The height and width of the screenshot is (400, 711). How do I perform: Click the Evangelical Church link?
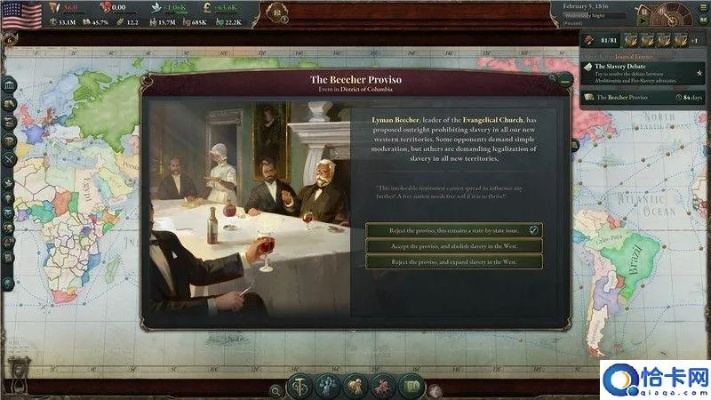pos(484,118)
